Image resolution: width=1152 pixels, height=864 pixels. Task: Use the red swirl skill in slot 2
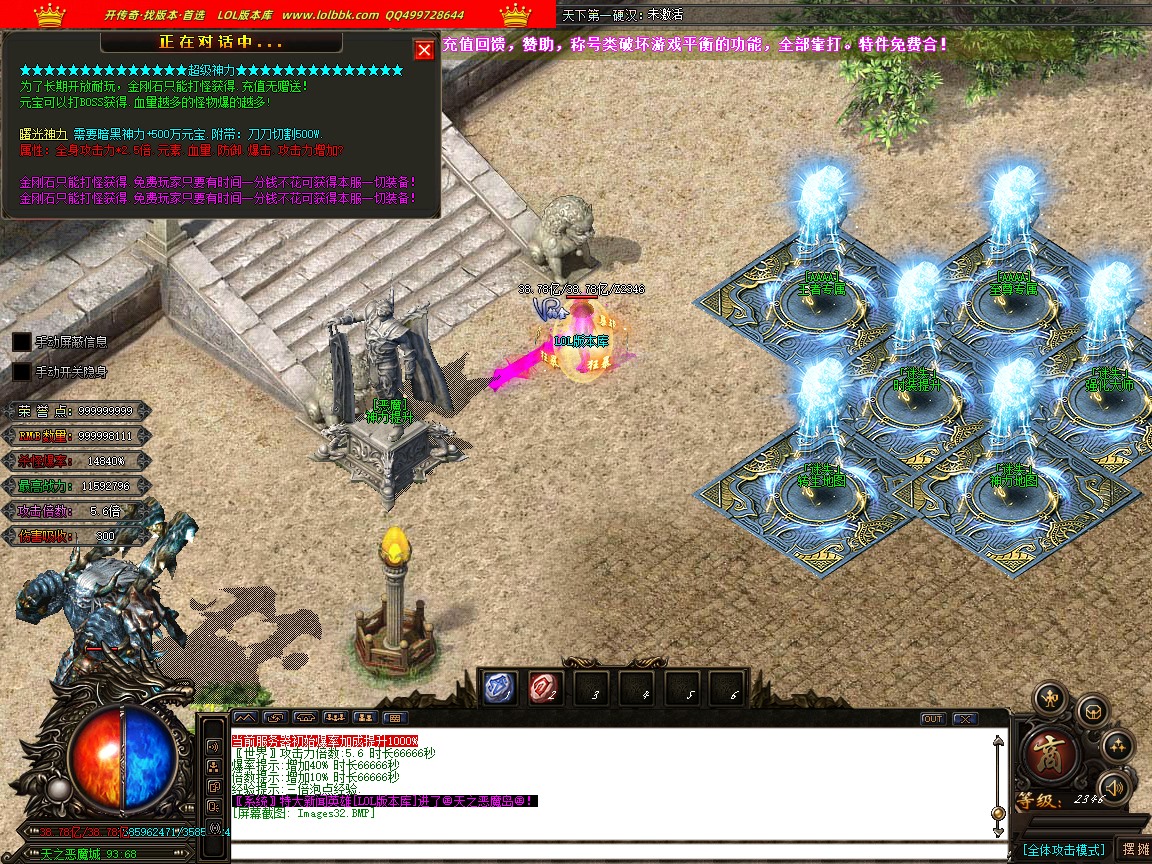pos(545,688)
